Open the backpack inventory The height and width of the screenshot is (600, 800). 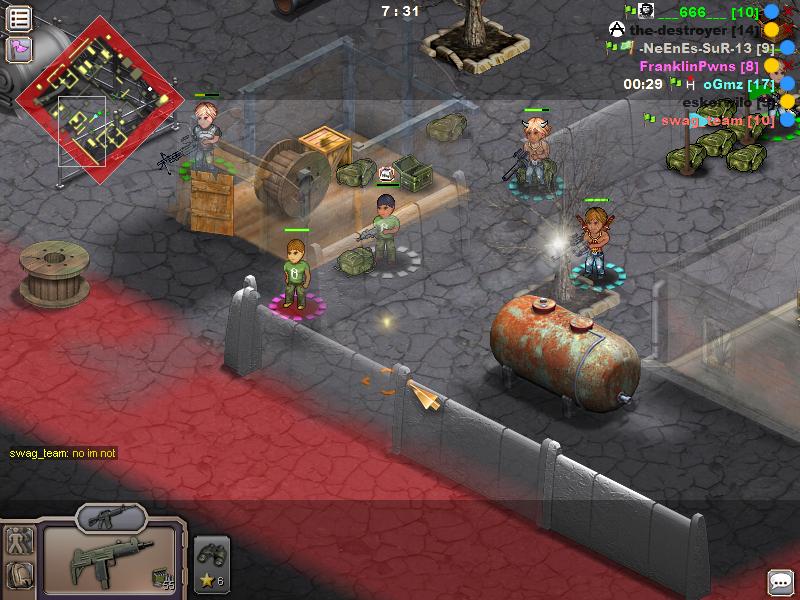20,575
